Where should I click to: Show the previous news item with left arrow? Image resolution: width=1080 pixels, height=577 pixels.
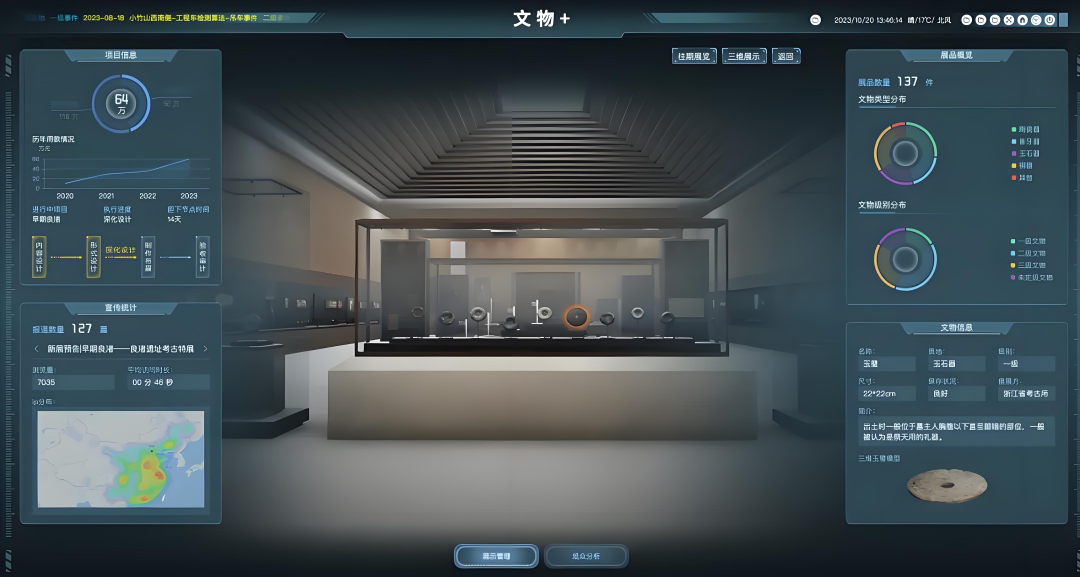pos(37,349)
